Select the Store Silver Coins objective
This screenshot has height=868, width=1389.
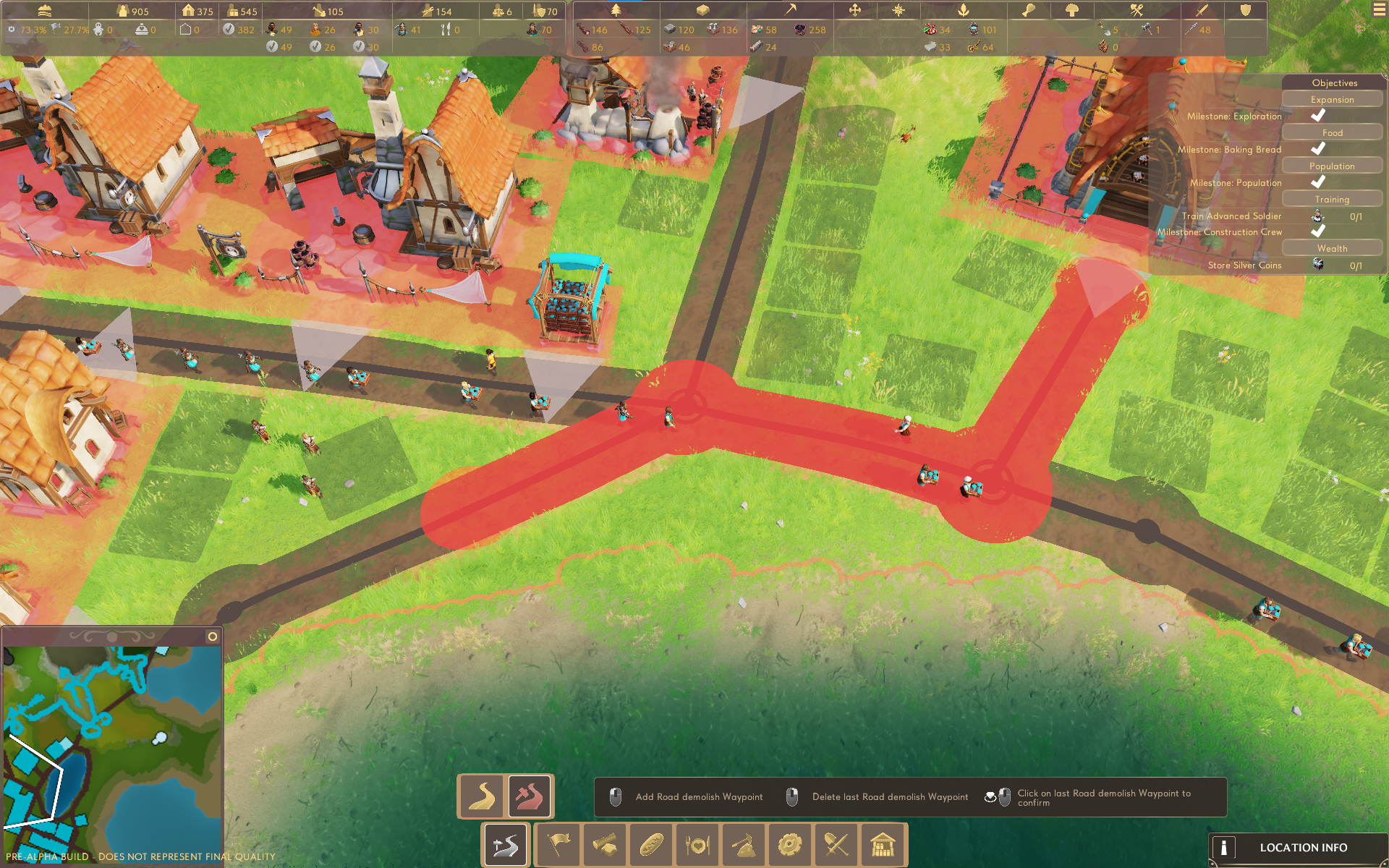coord(1244,265)
